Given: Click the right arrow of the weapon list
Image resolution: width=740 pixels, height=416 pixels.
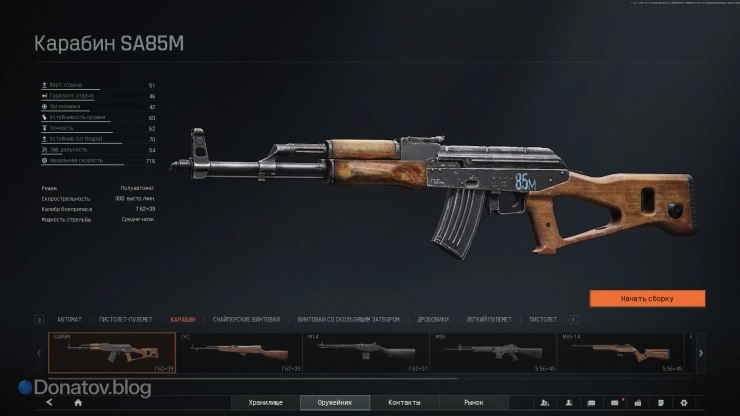Looking at the screenshot, I should [700, 352].
